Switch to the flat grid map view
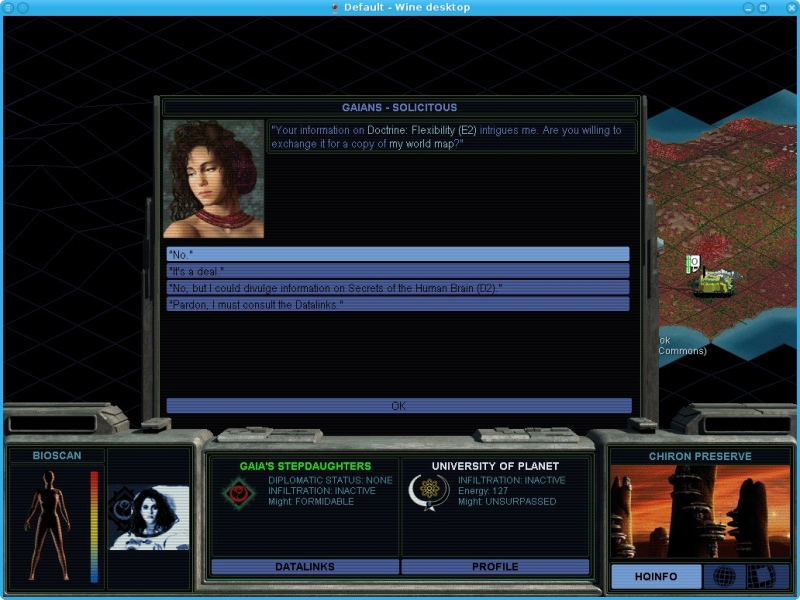 point(762,576)
